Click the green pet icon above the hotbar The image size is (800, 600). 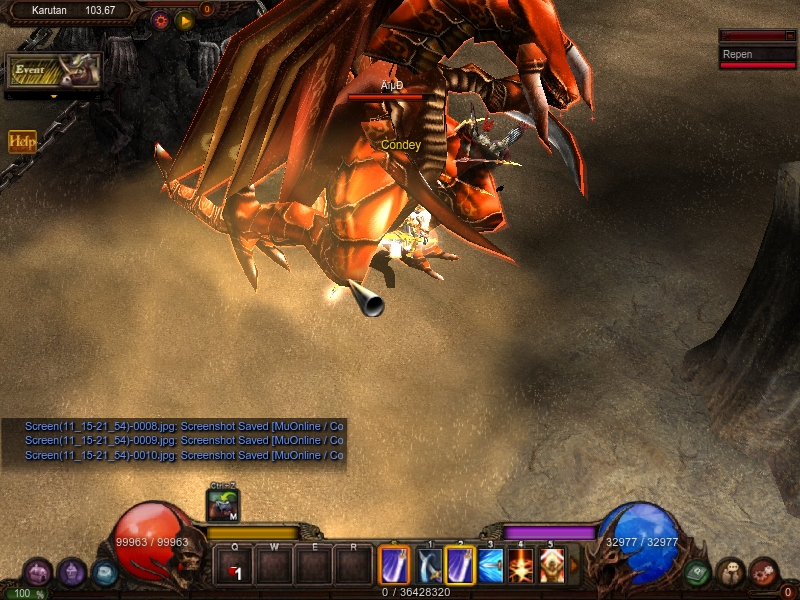(222, 505)
